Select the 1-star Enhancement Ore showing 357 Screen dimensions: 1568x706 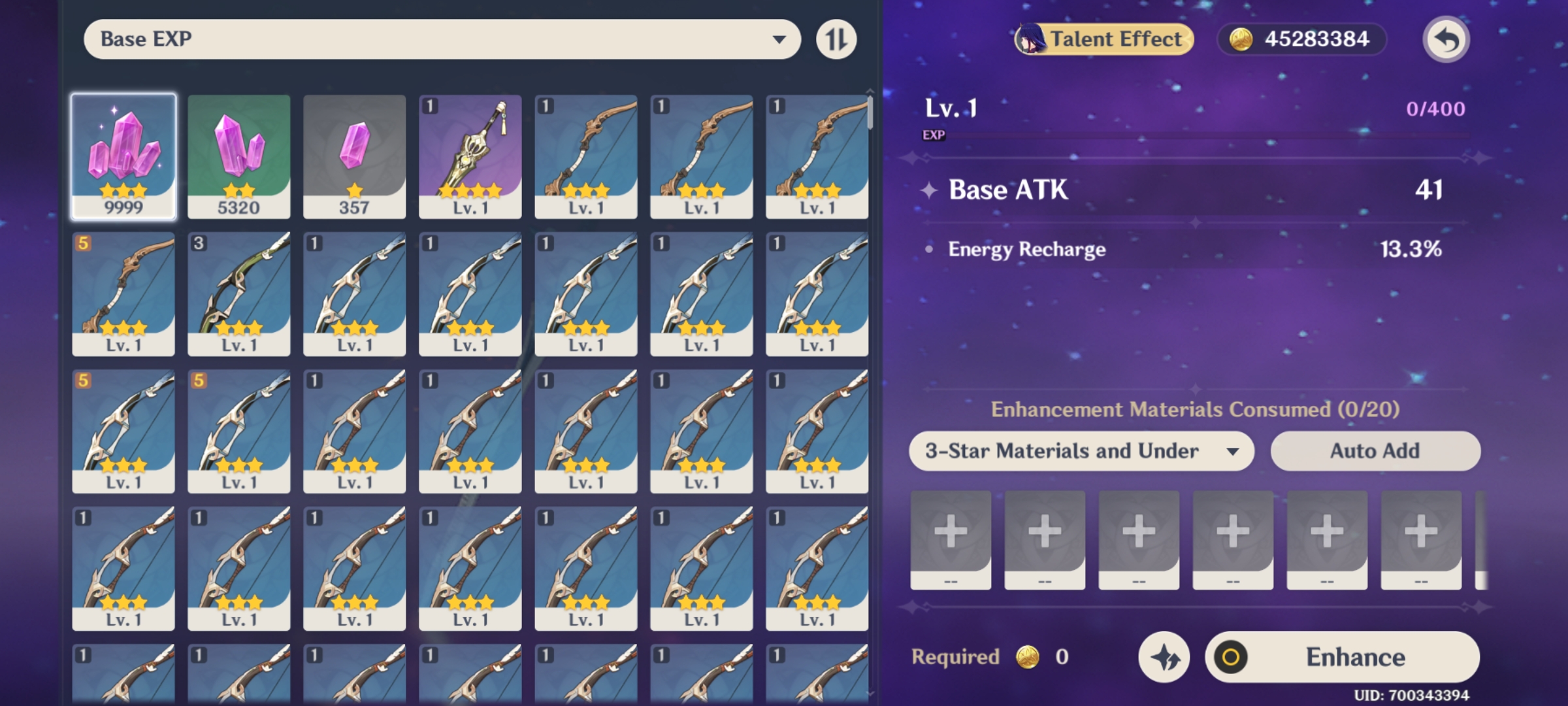coord(354,155)
